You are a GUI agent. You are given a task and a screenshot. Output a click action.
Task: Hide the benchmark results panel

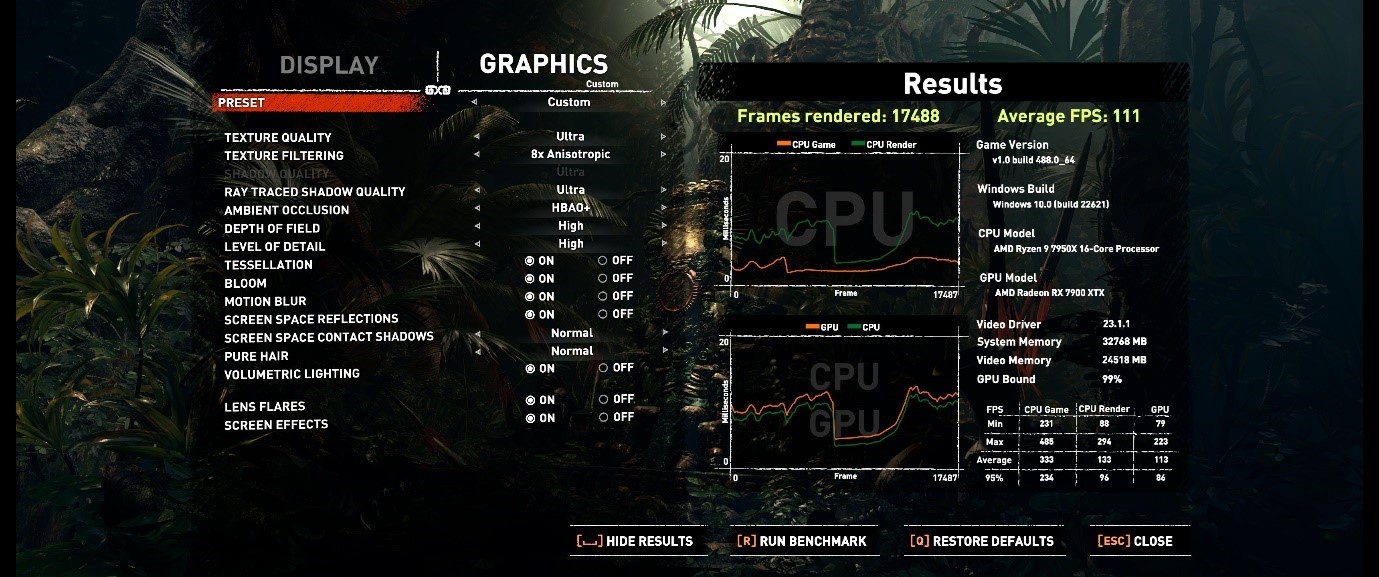[635, 541]
